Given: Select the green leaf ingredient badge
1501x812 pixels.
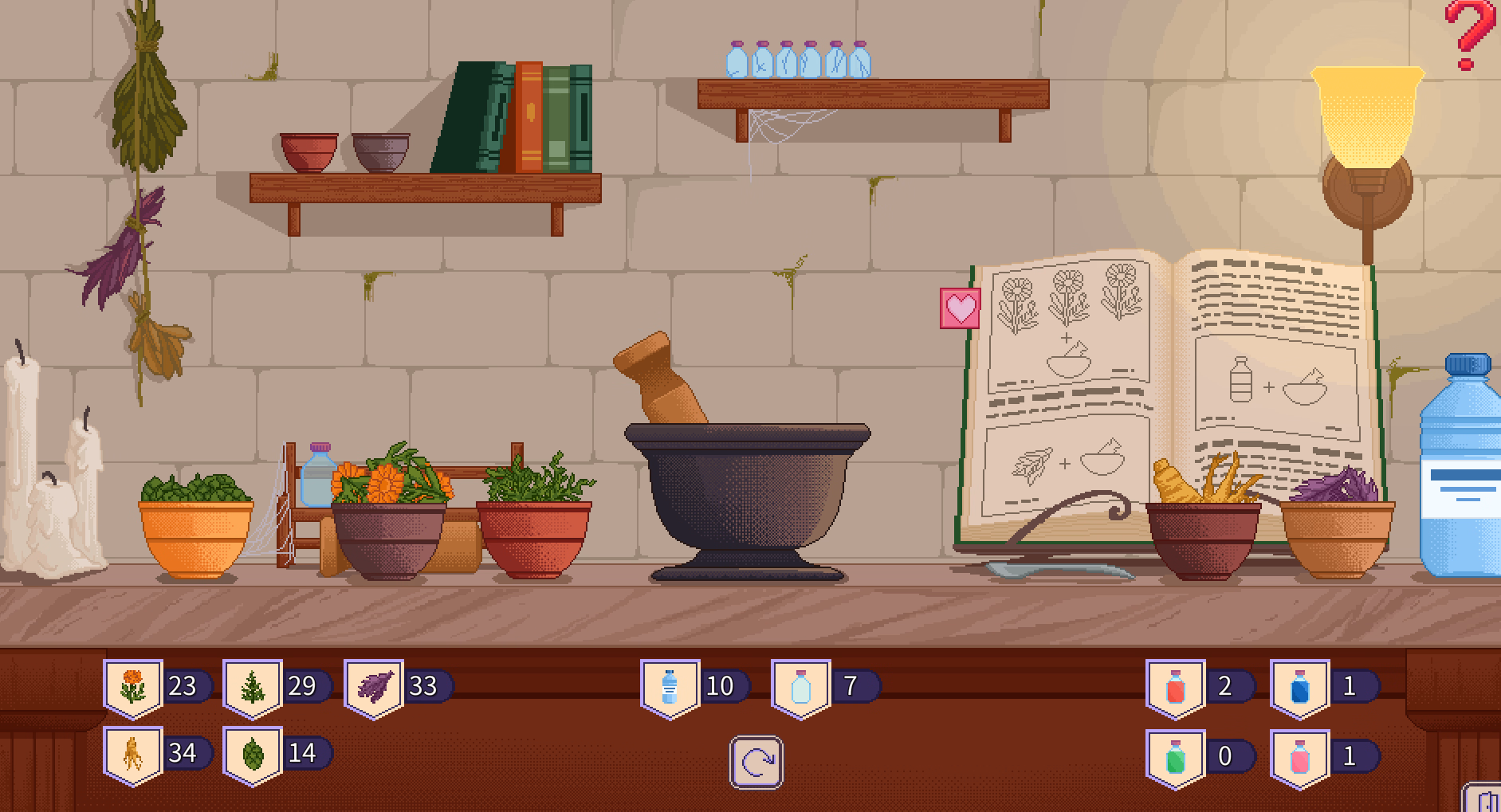Looking at the screenshot, I should (253, 754).
